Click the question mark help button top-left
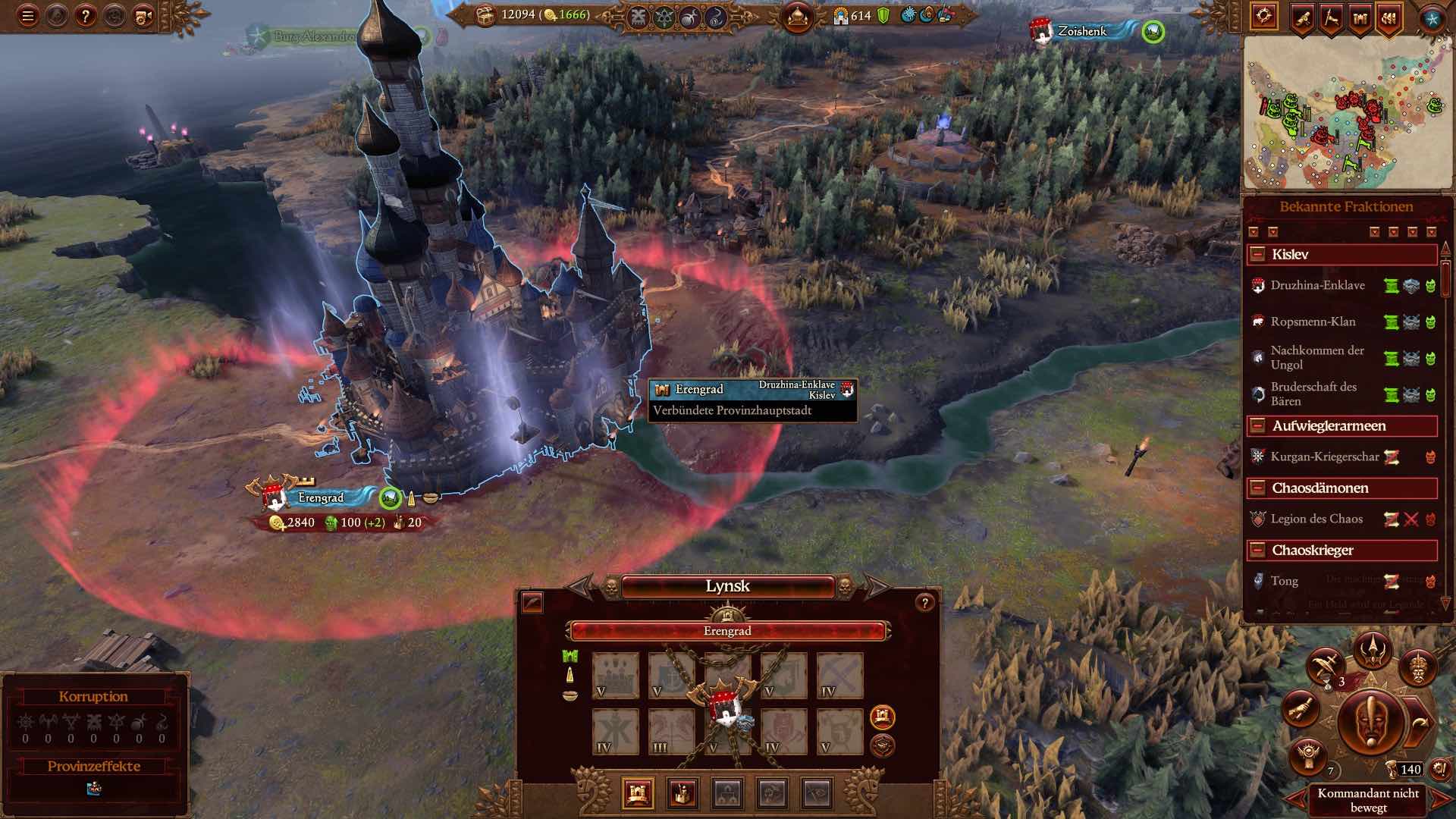Image resolution: width=1456 pixels, height=819 pixels. [85, 16]
